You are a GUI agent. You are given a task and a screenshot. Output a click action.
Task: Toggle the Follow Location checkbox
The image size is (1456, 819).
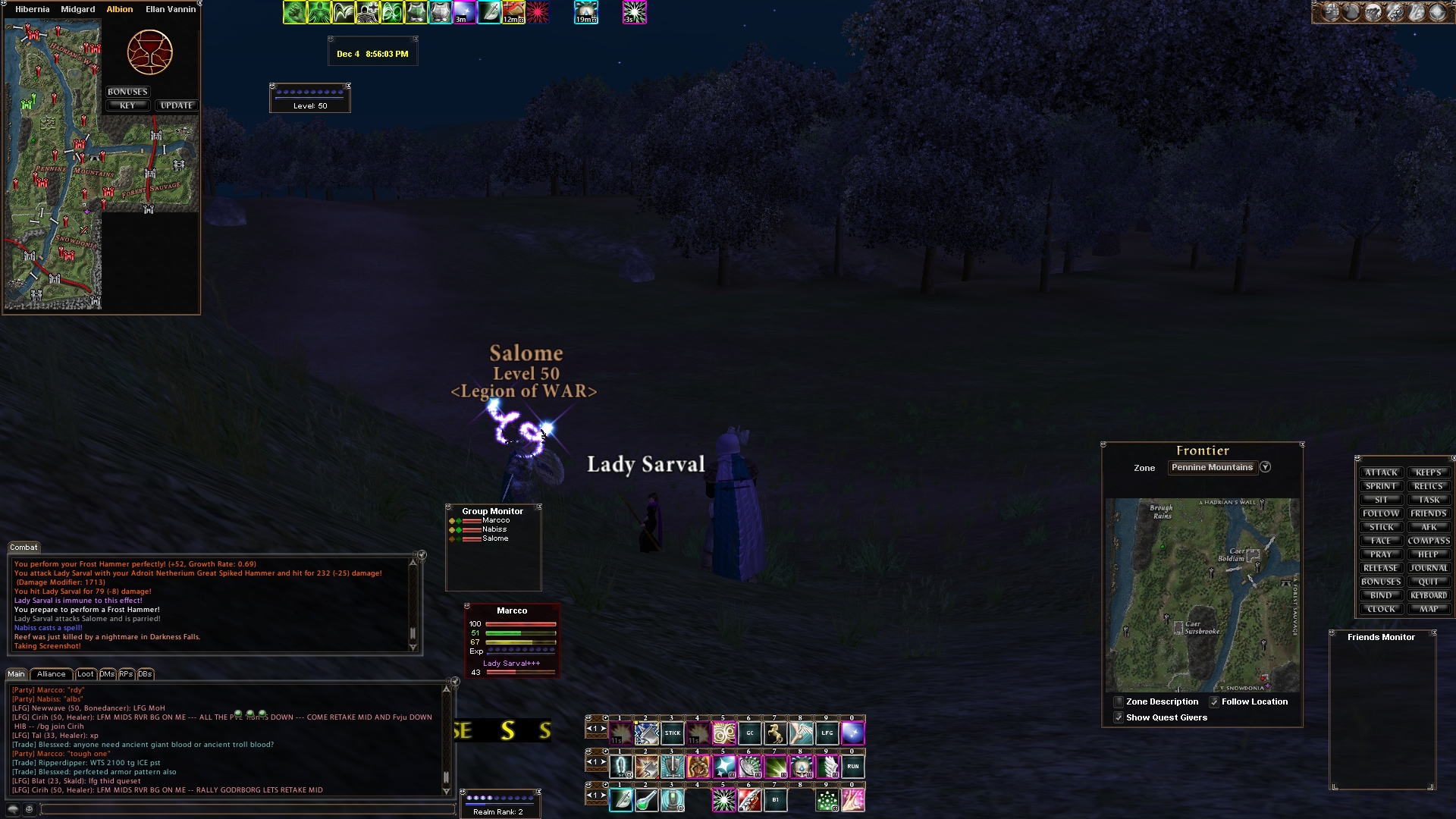pyautogui.click(x=1214, y=702)
